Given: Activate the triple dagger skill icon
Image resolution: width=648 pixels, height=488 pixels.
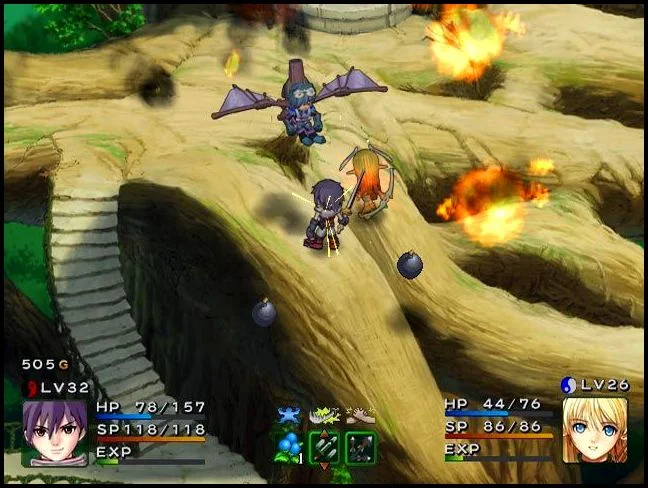Looking at the screenshot, I should point(325,447).
